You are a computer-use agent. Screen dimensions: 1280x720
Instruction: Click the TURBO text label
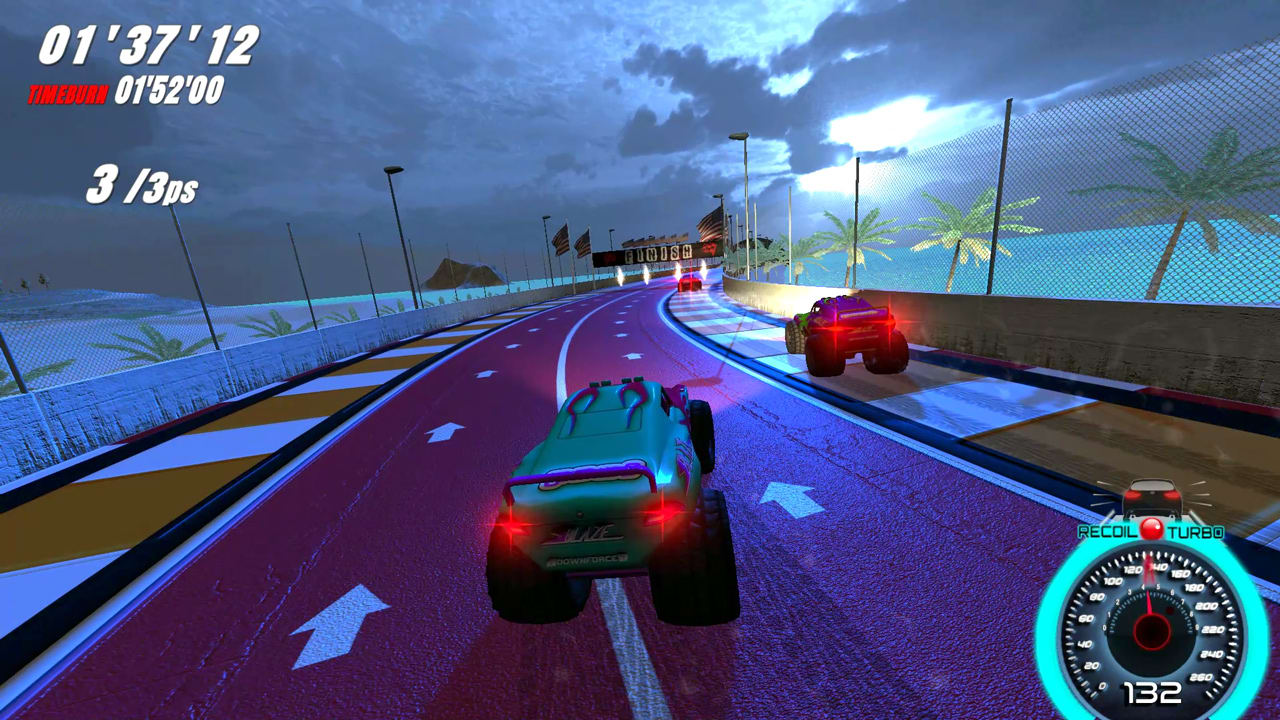pos(1194,533)
